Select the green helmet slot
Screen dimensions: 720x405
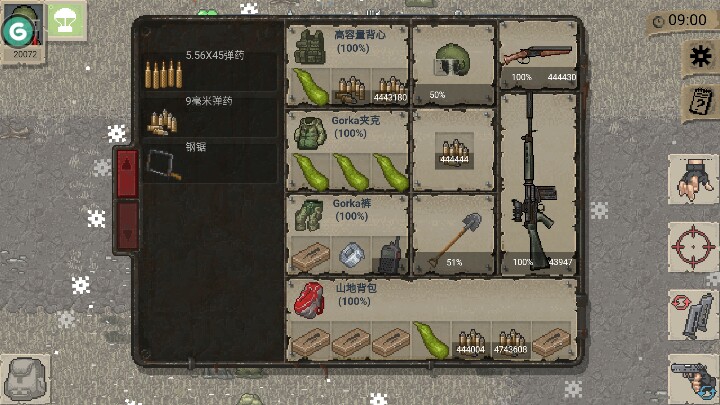tap(452, 63)
